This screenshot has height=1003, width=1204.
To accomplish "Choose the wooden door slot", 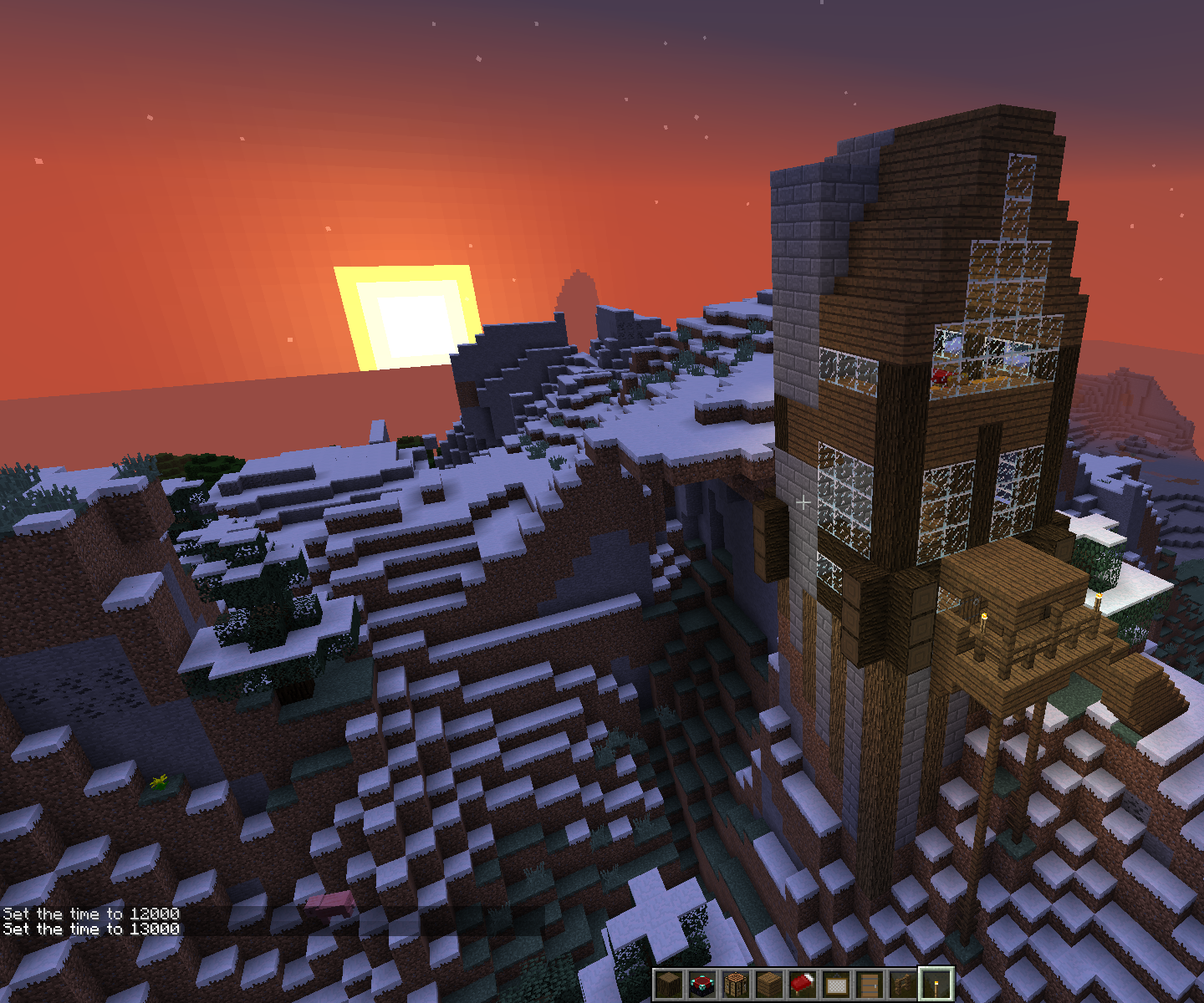I will tap(870, 985).
